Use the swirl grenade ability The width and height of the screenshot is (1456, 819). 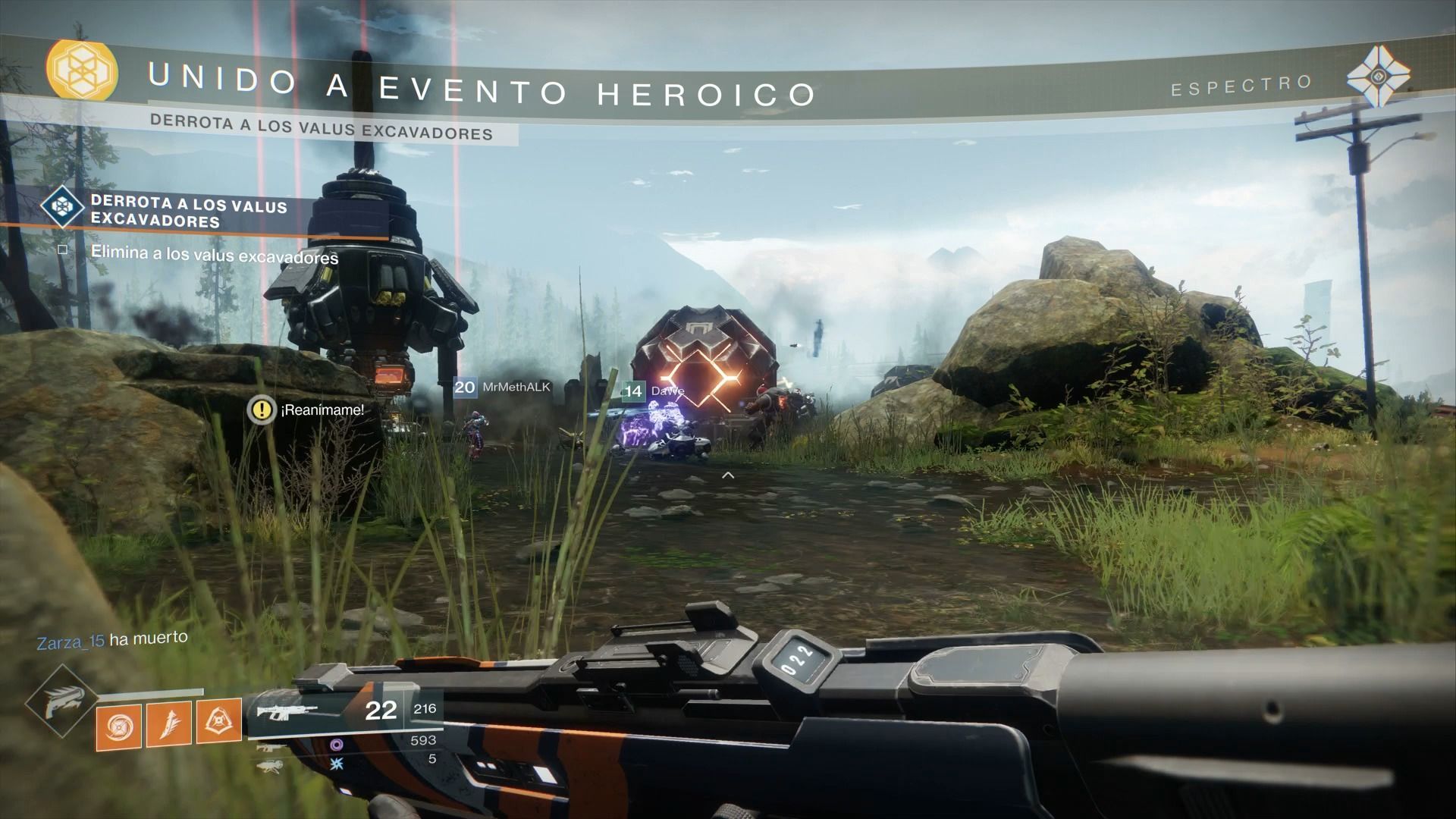click(119, 726)
